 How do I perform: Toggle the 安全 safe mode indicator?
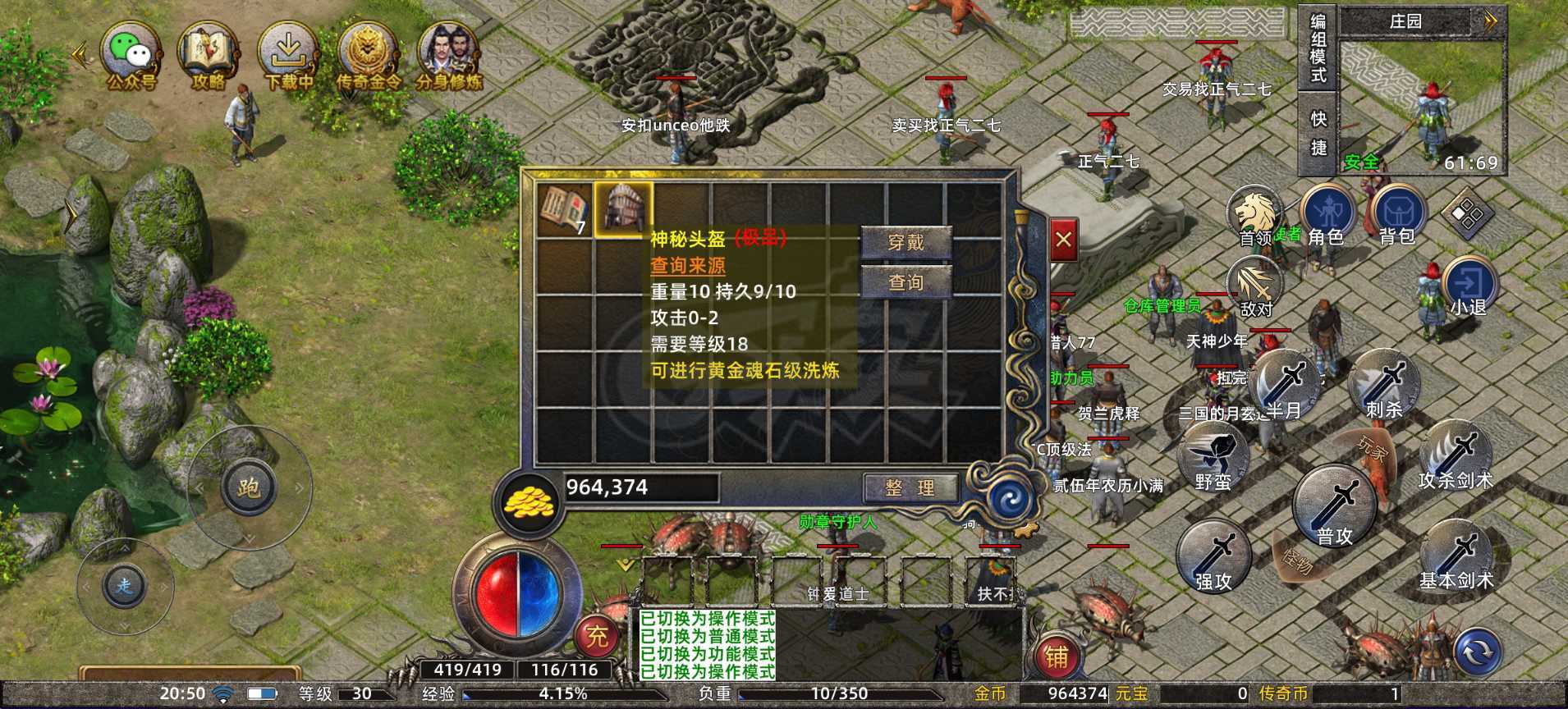(x=1362, y=162)
